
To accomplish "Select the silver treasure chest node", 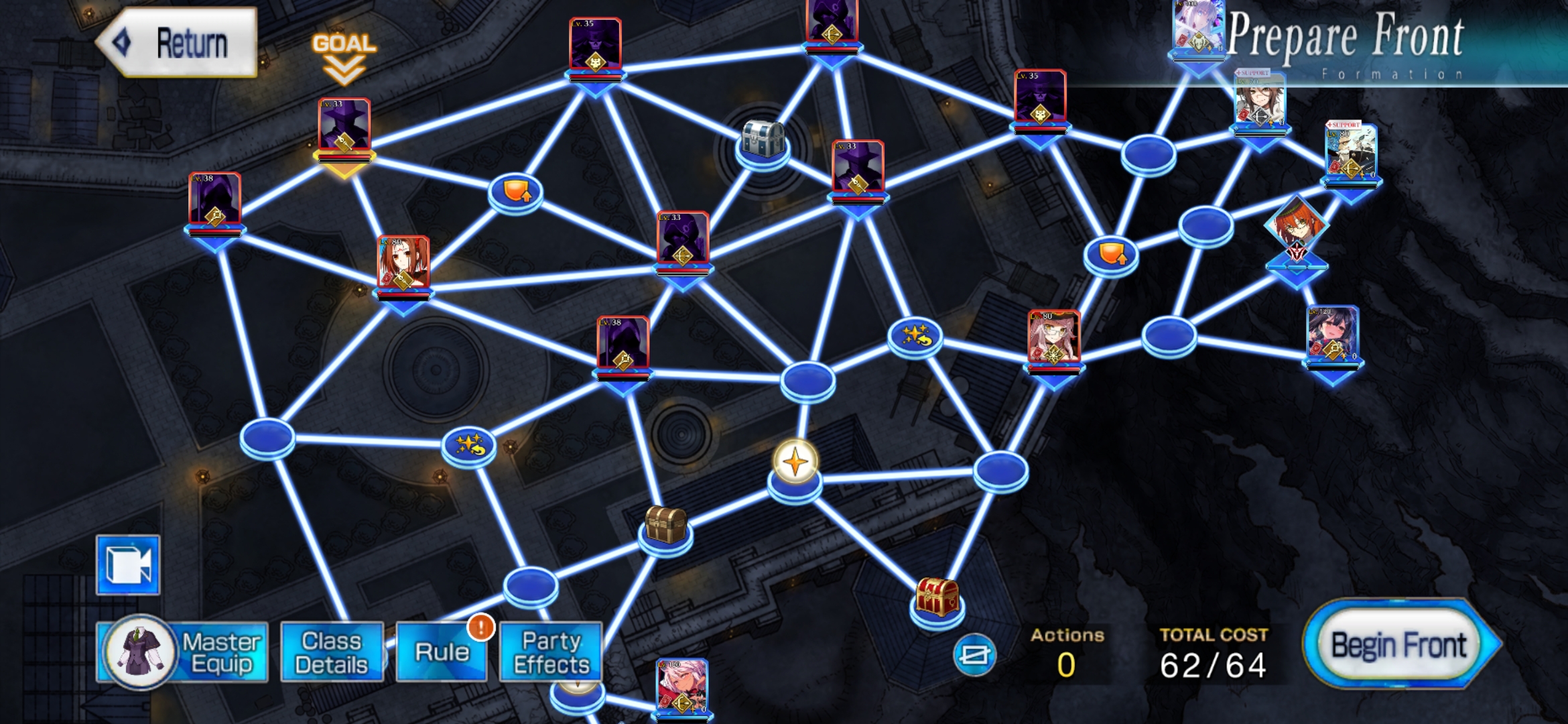I will (763, 140).
